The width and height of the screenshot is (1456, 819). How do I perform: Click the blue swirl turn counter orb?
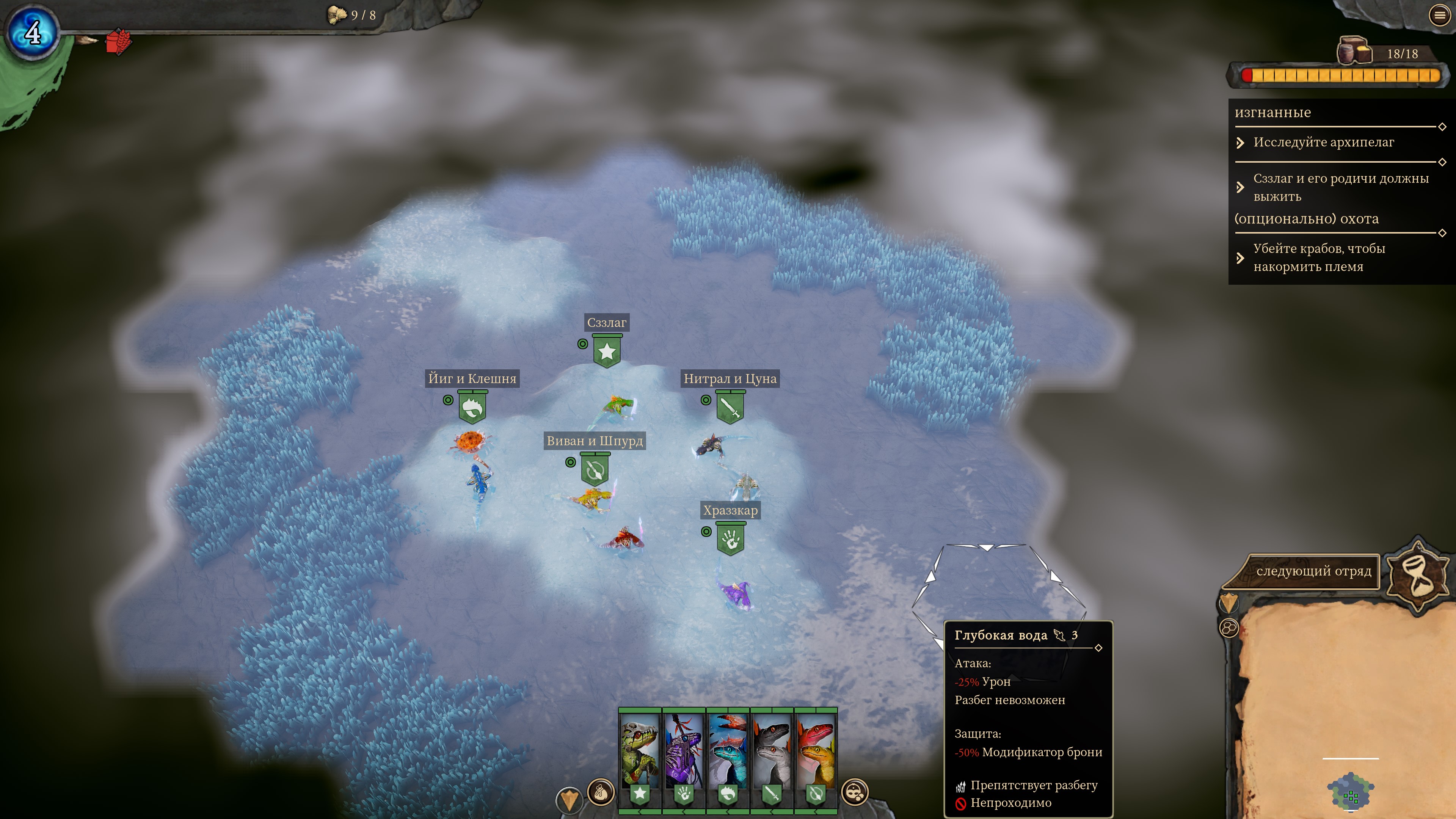tap(33, 32)
